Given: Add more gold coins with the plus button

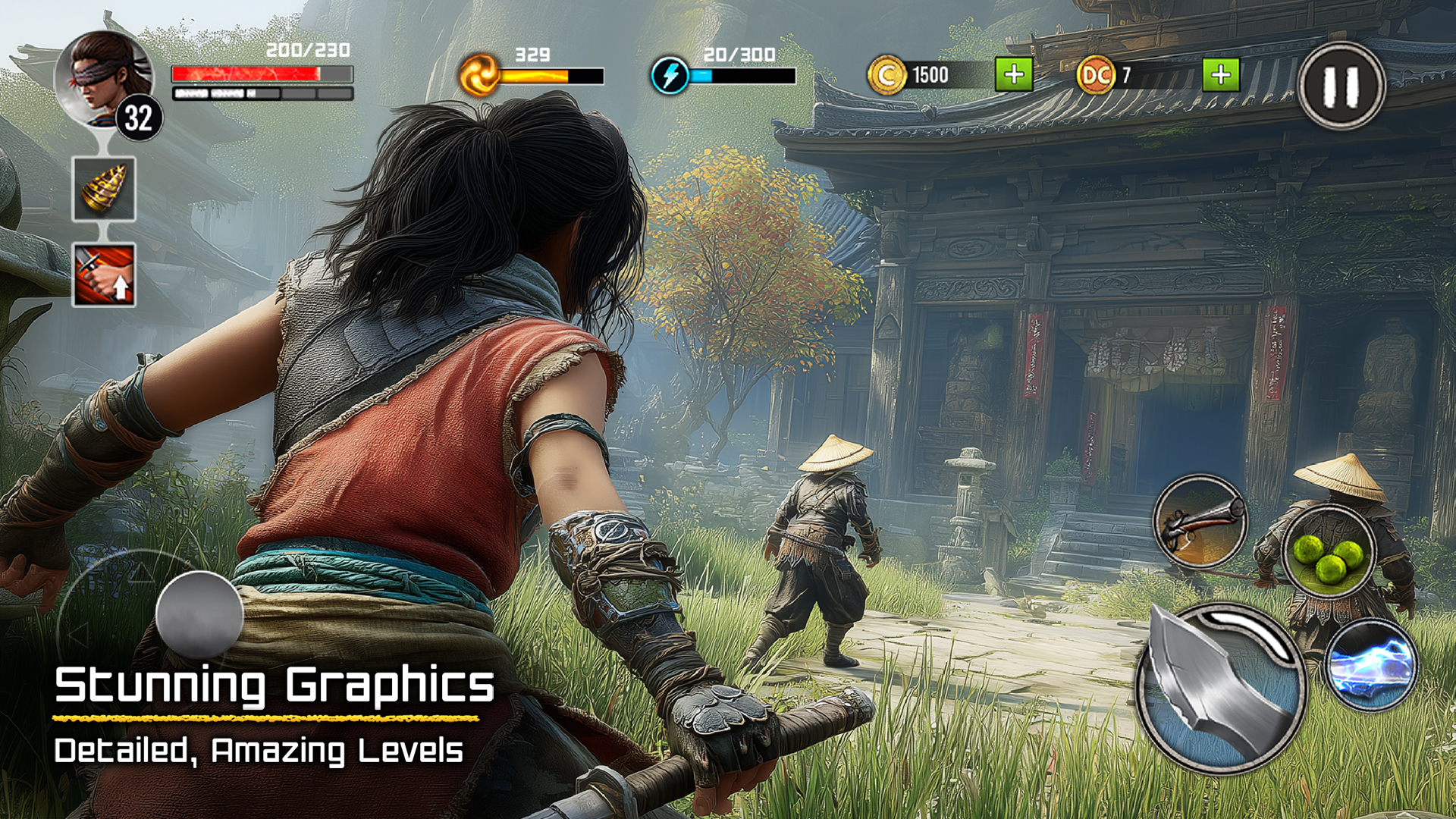Looking at the screenshot, I should tap(1014, 75).
